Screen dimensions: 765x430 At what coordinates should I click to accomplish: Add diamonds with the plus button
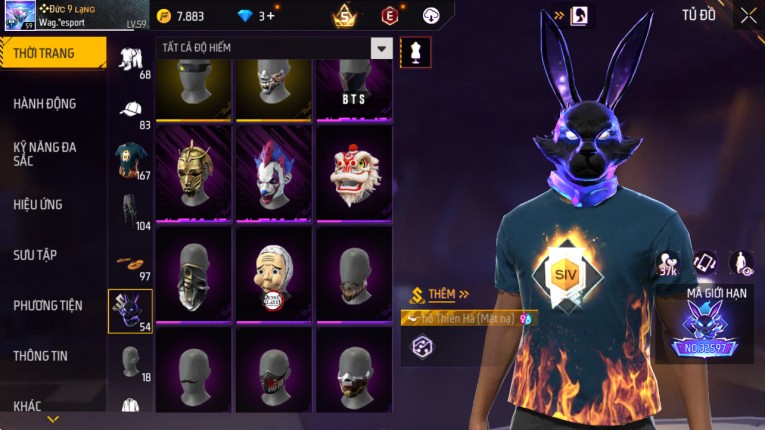tap(272, 16)
